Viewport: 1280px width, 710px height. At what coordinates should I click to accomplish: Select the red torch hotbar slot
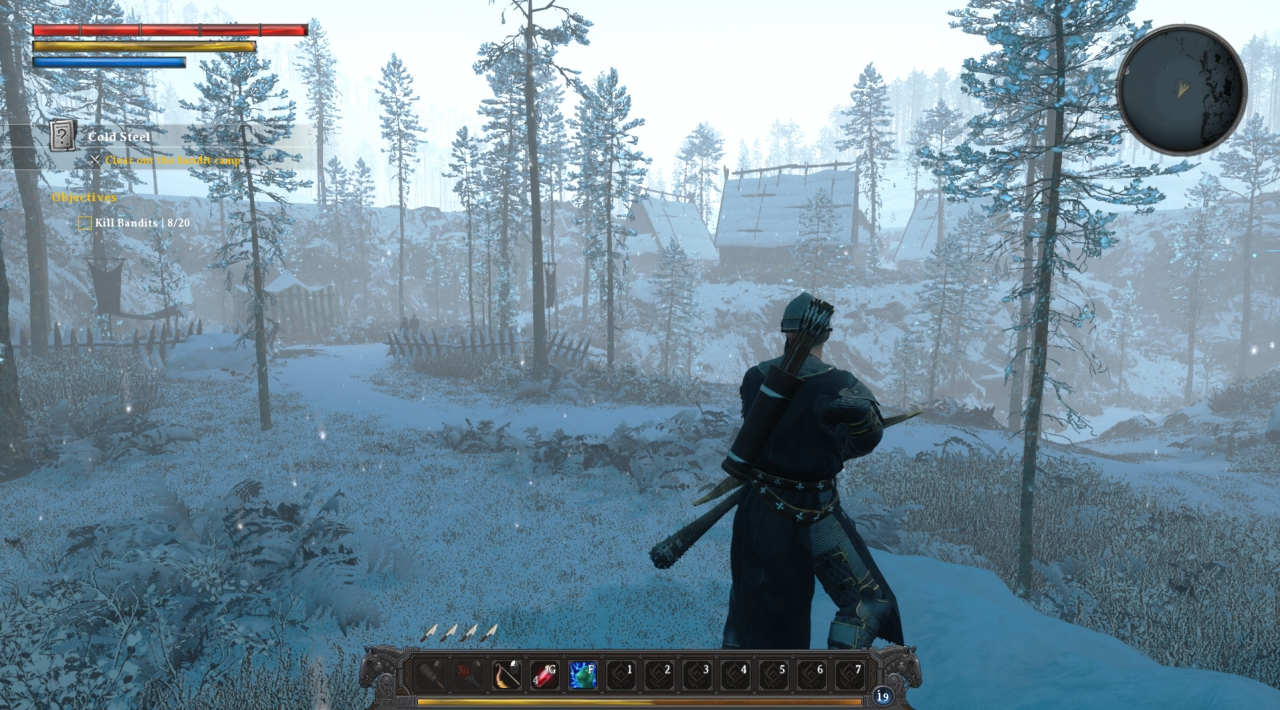pos(469,675)
